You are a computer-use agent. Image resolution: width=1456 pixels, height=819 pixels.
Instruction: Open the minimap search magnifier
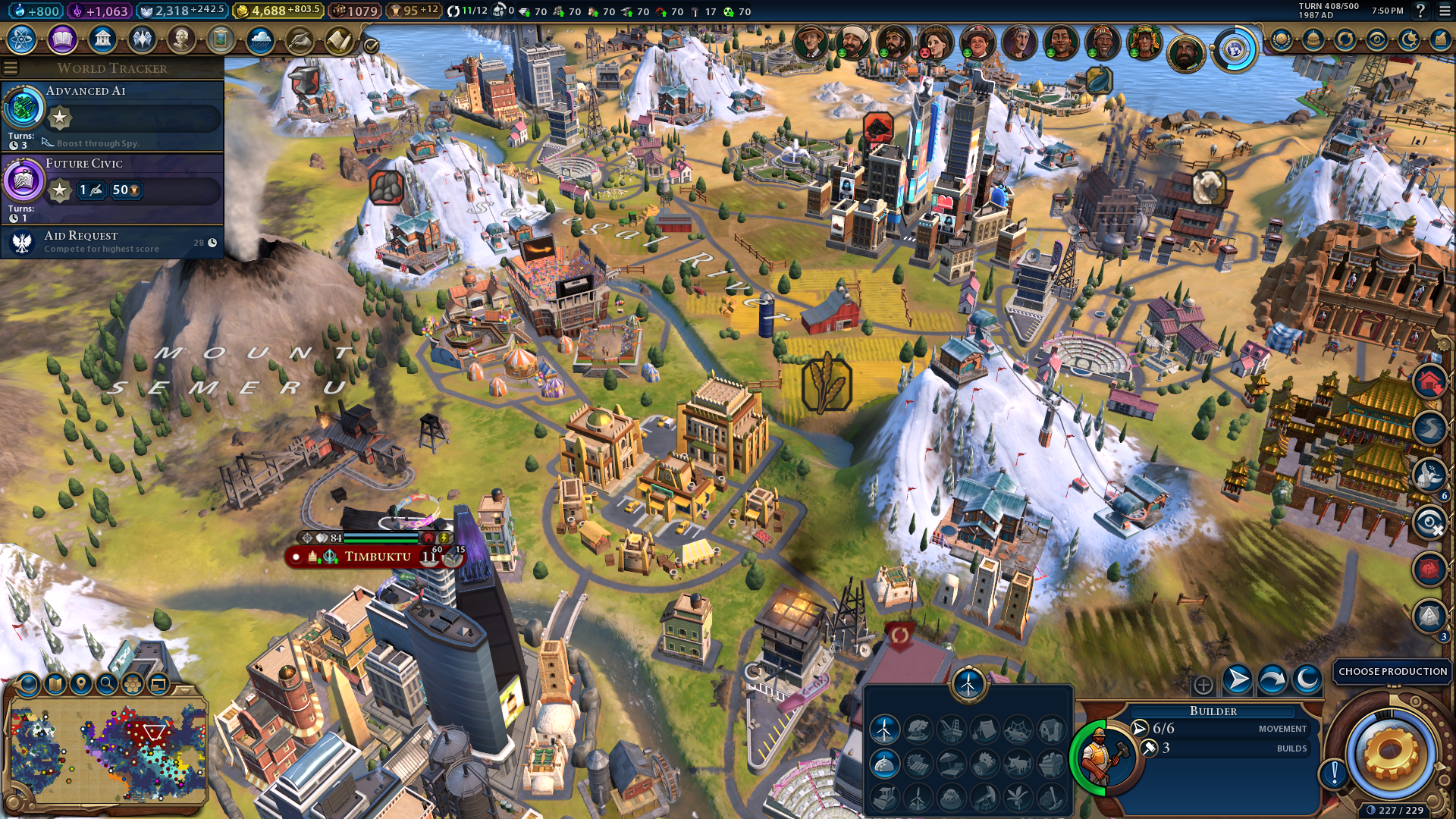[x=107, y=684]
